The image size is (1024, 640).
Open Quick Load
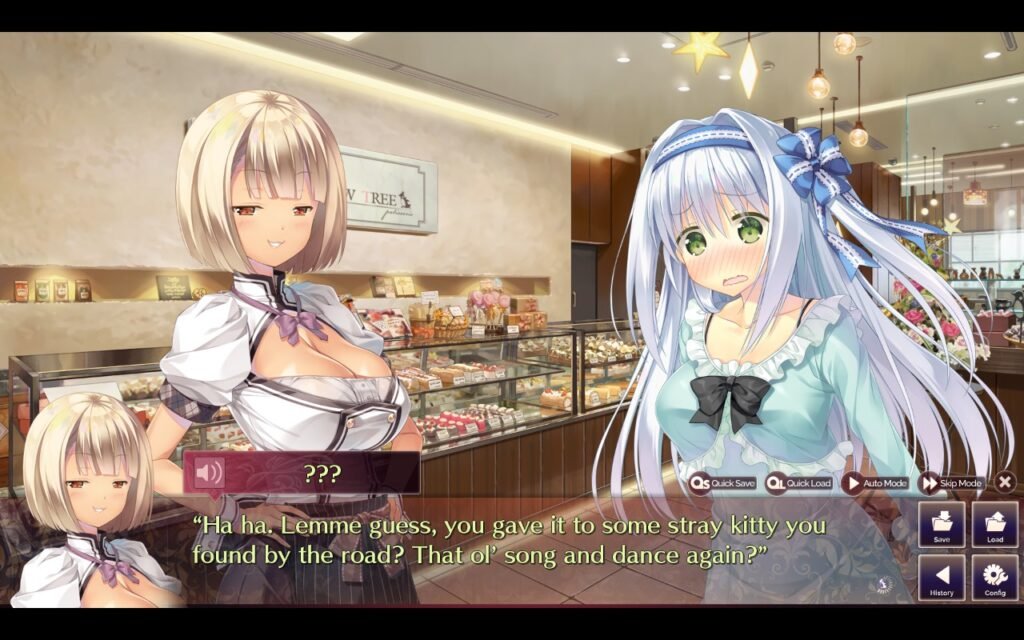(x=799, y=483)
